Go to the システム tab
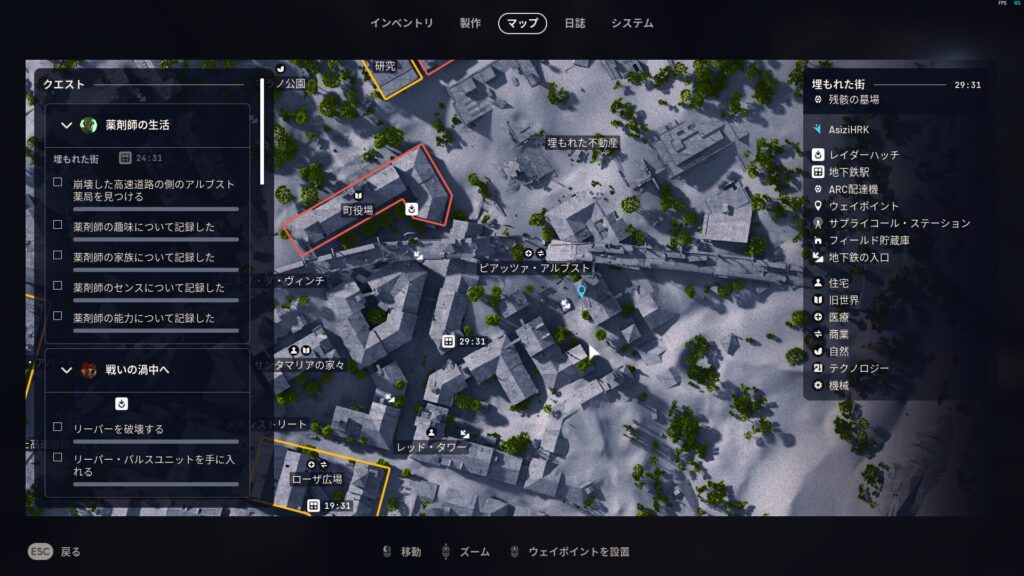This screenshot has width=1024, height=576. coord(632,23)
